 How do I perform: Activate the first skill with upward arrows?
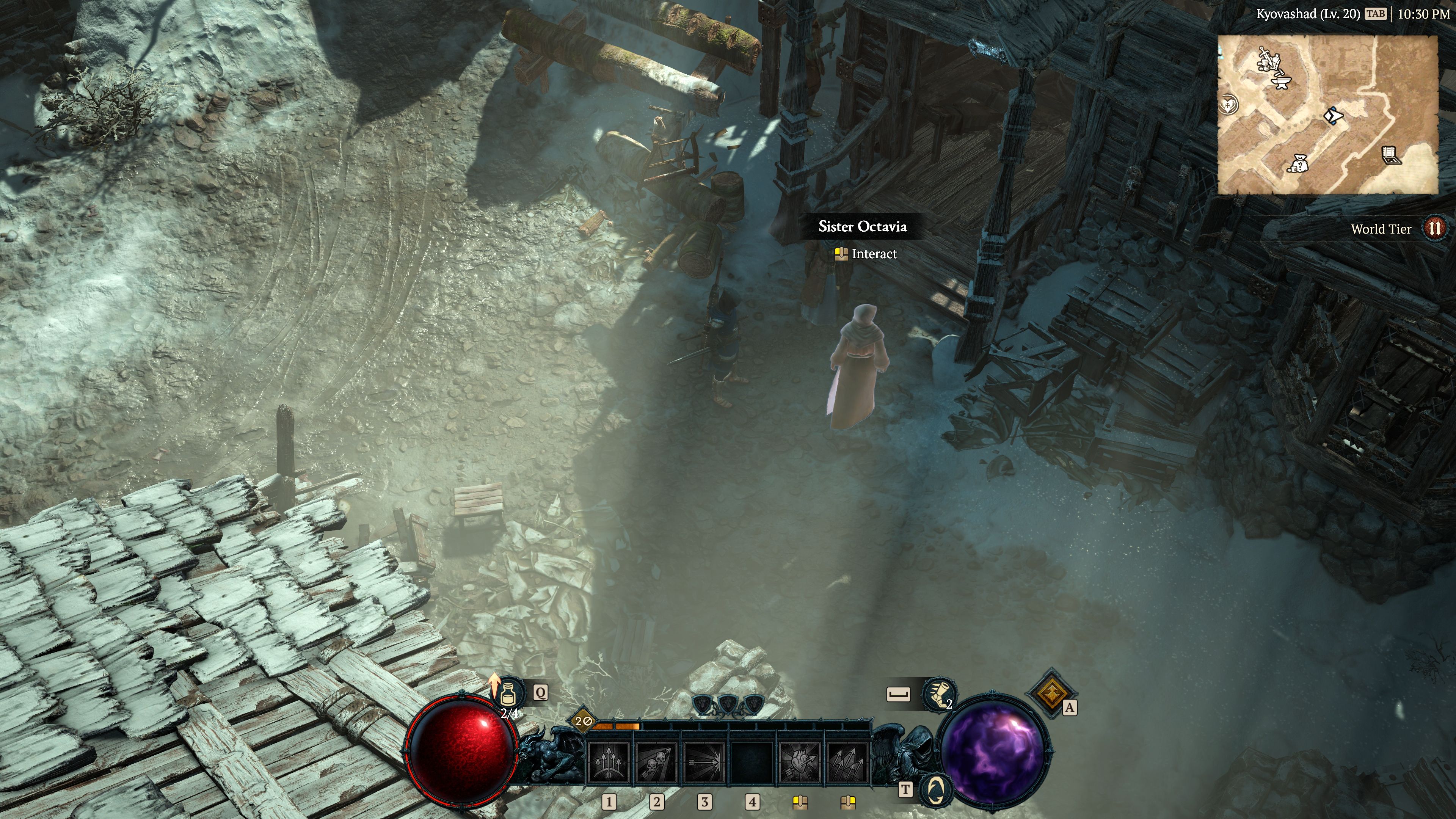coord(609,763)
